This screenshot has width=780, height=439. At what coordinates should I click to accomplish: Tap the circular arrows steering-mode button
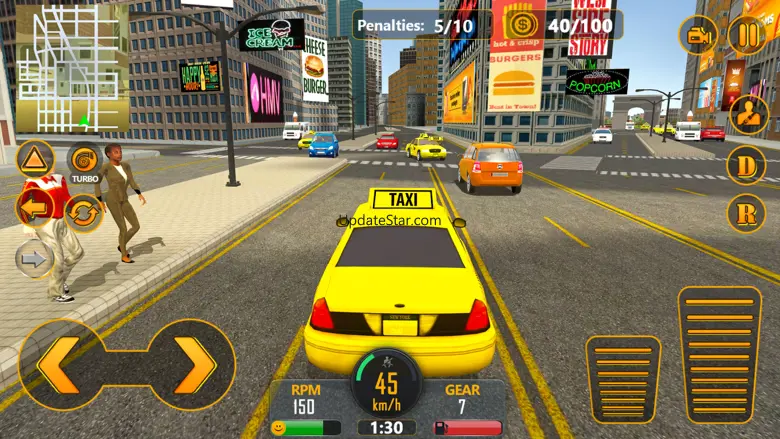(84, 212)
